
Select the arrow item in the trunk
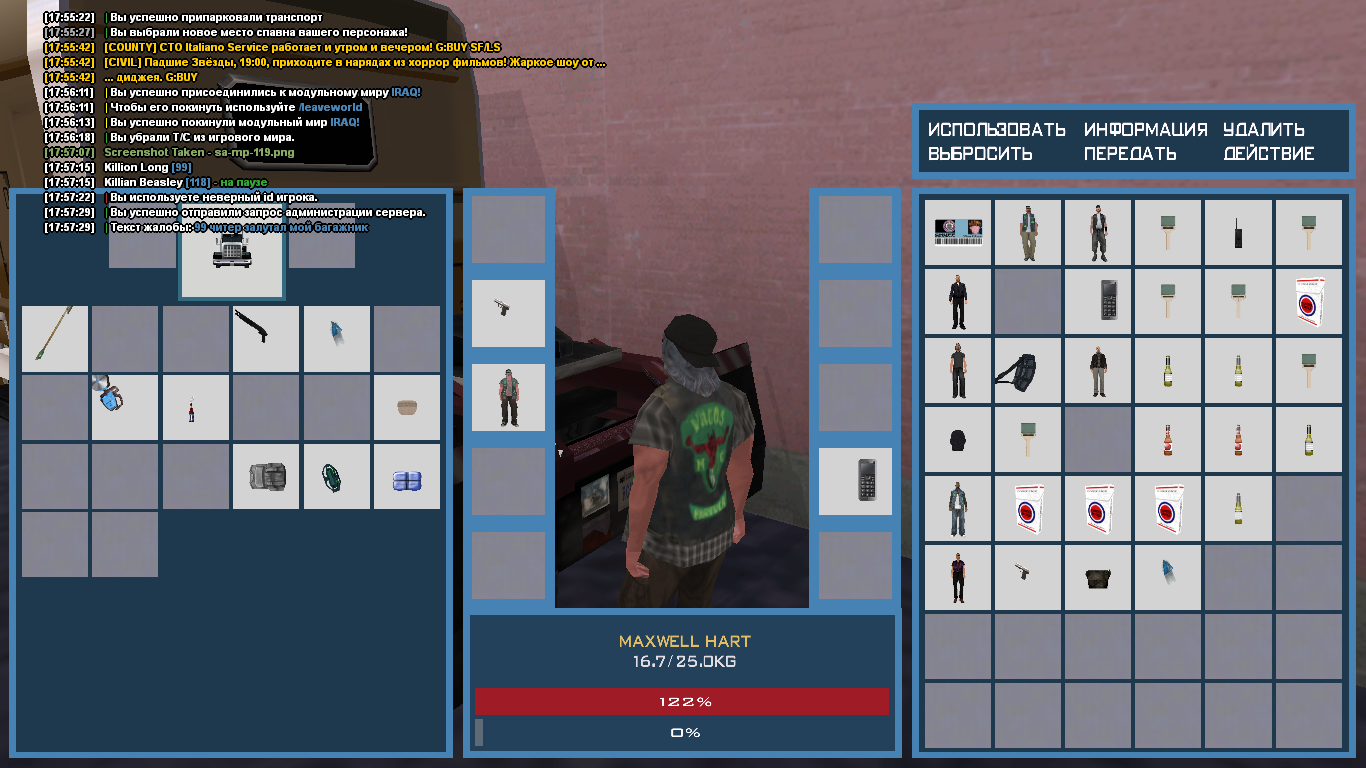coord(55,338)
